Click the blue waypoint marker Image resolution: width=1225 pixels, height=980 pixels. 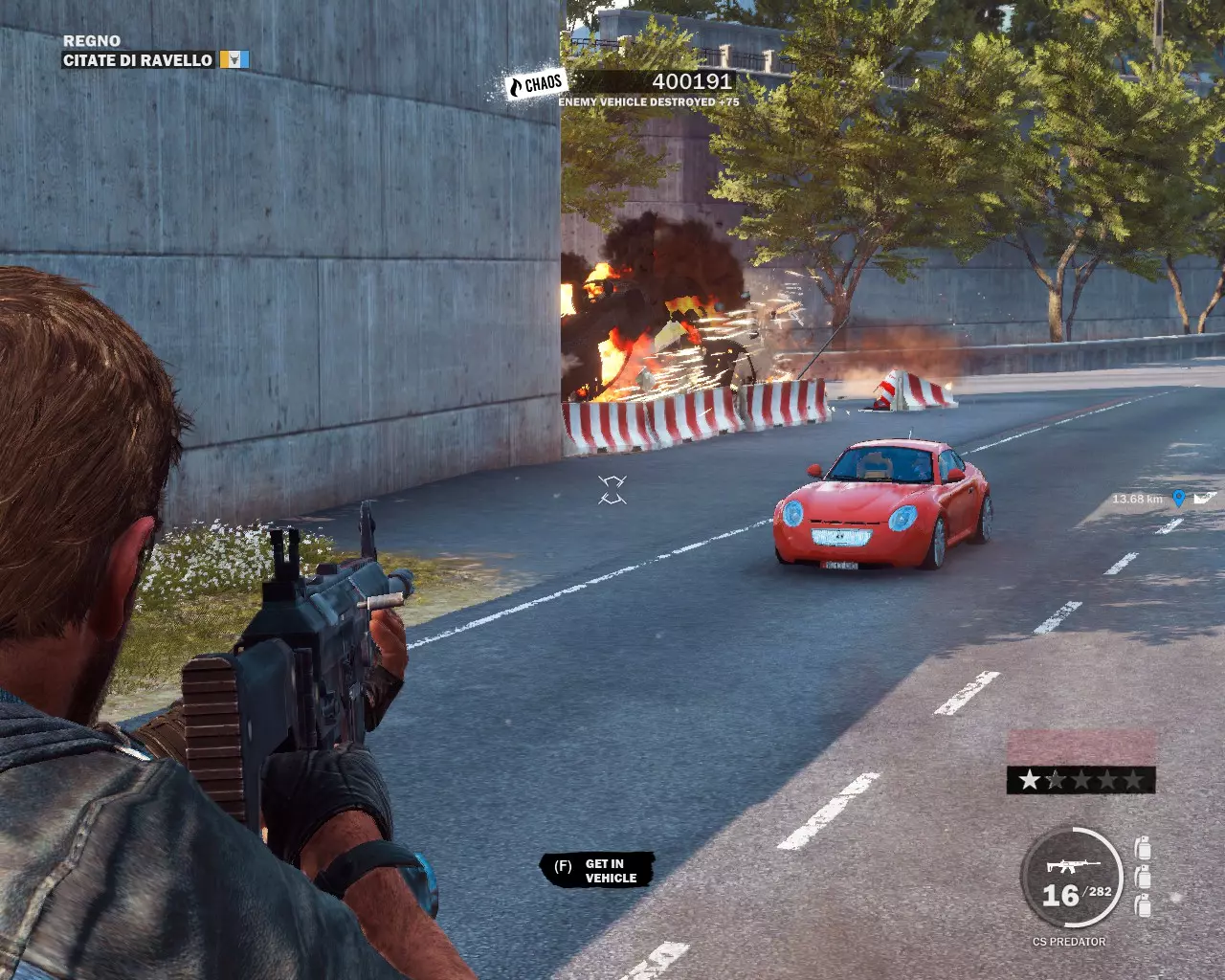coord(1178,499)
